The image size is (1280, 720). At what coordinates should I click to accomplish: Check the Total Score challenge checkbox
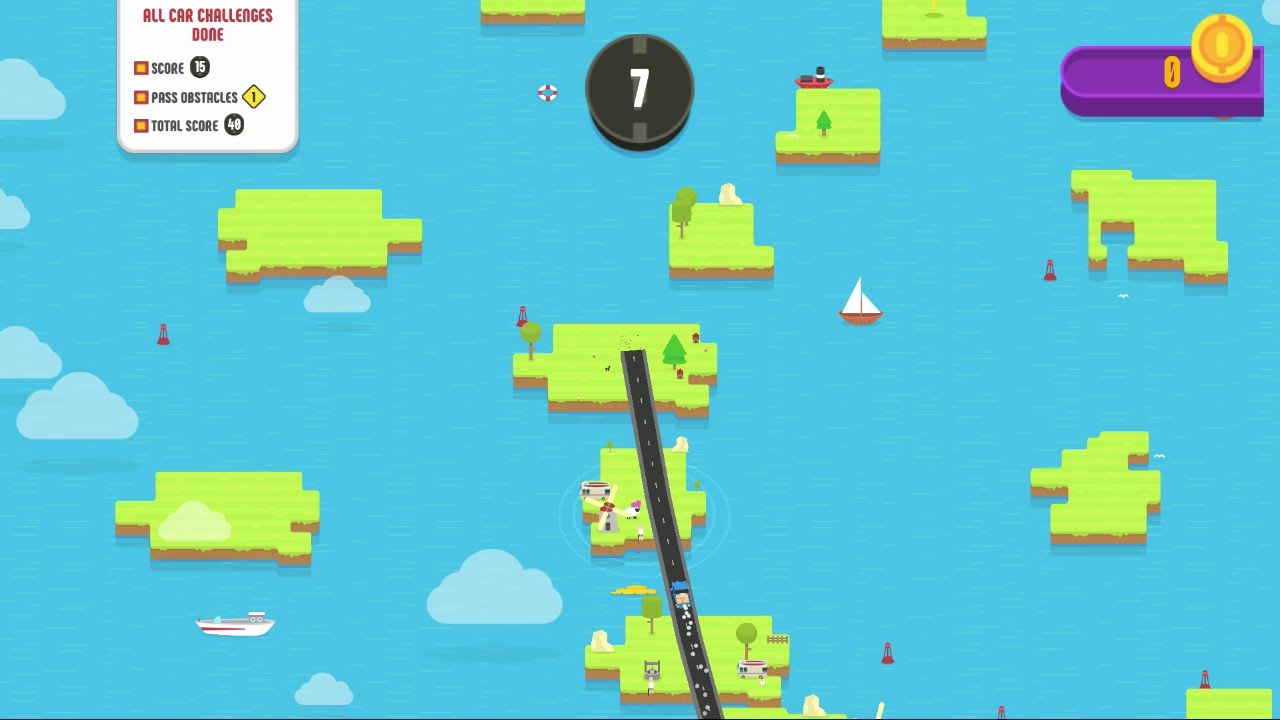tap(140, 125)
